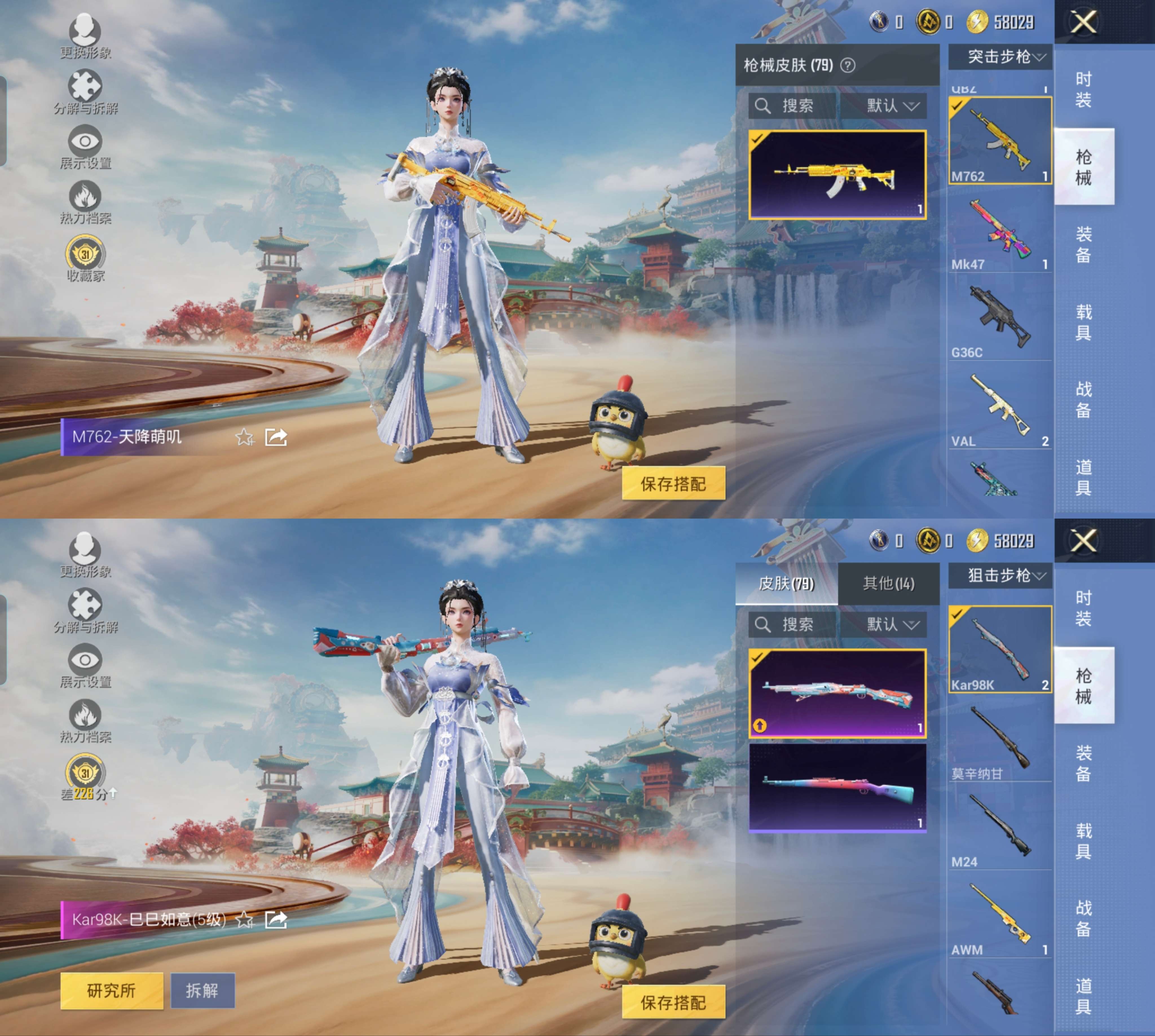The width and height of the screenshot is (1155, 1036).
Task: Open the 突击步枪 weapon type dropdown
Action: pos(1000,57)
